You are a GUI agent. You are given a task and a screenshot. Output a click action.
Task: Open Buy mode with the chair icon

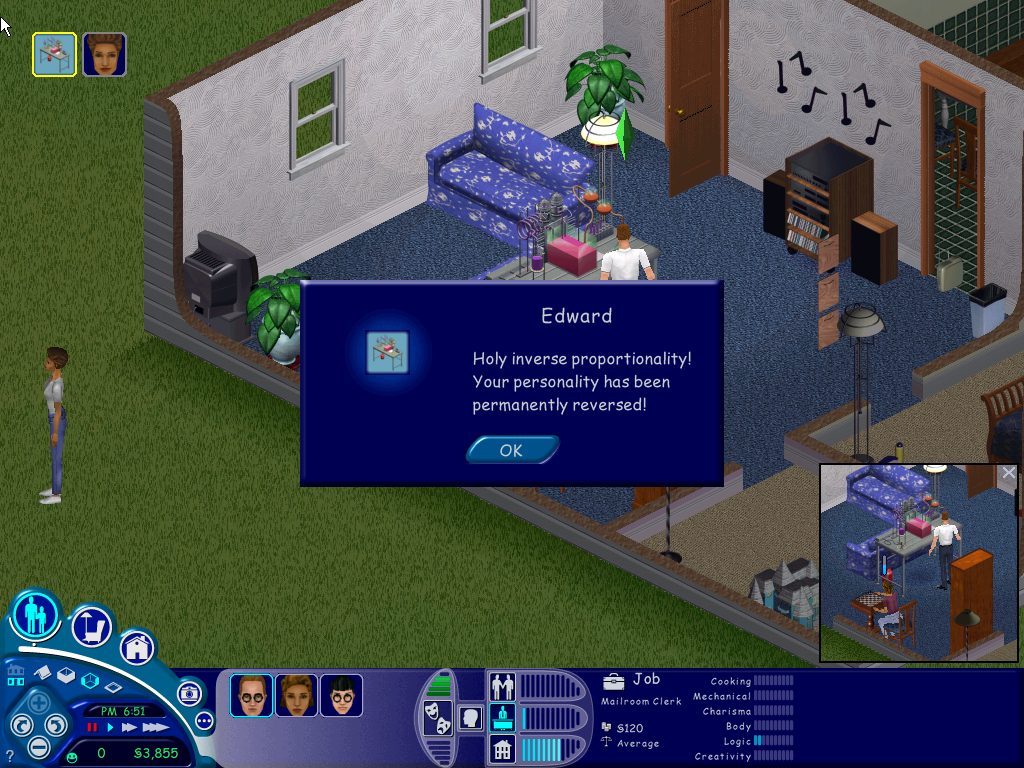click(x=91, y=627)
